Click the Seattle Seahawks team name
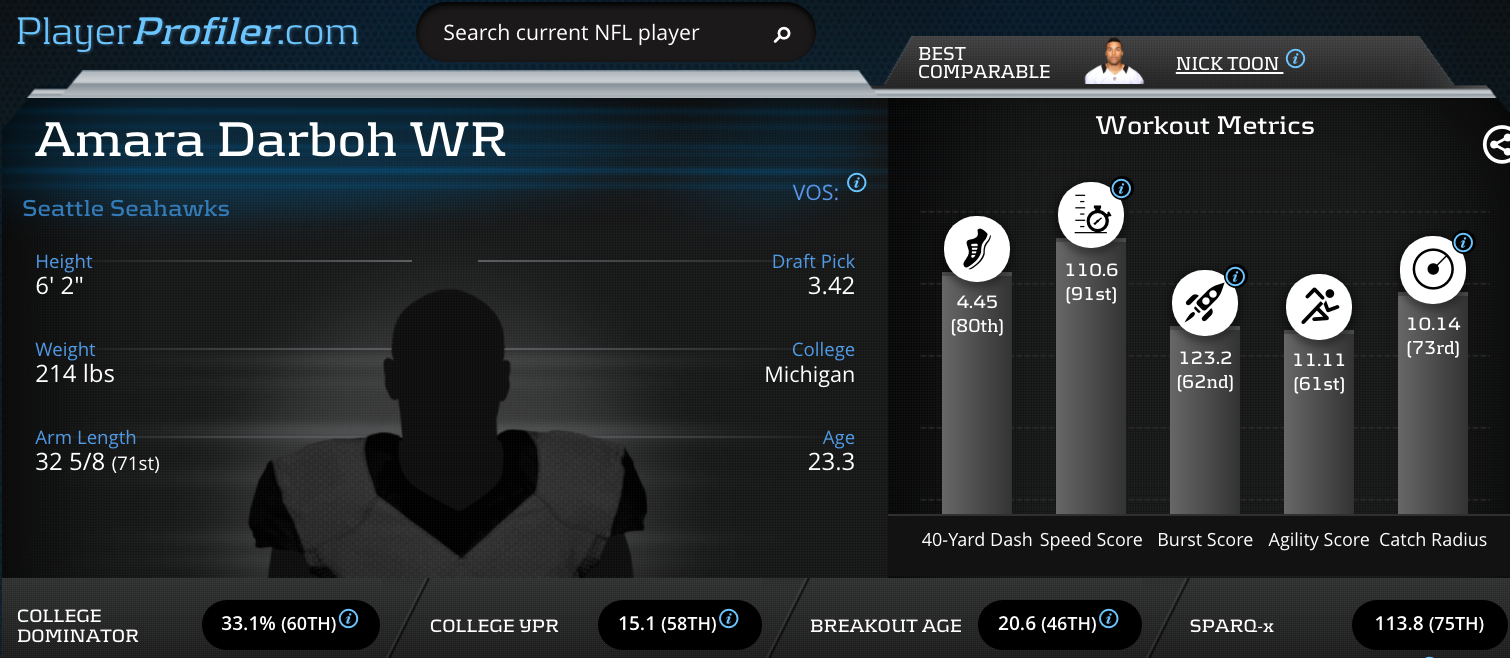The height and width of the screenshot is (658, 1510). (126, 209)
